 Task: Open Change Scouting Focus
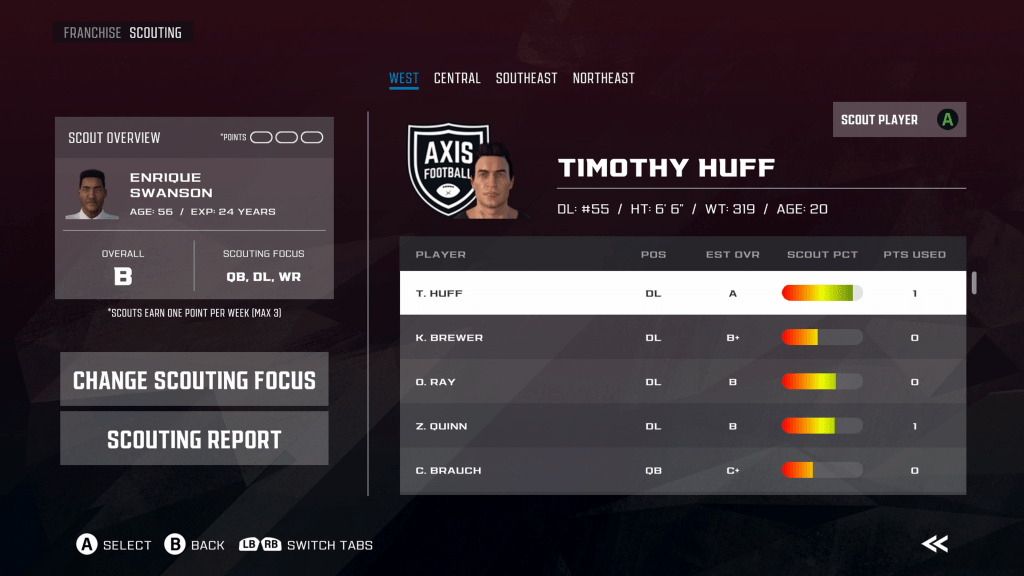coord(194,380)
